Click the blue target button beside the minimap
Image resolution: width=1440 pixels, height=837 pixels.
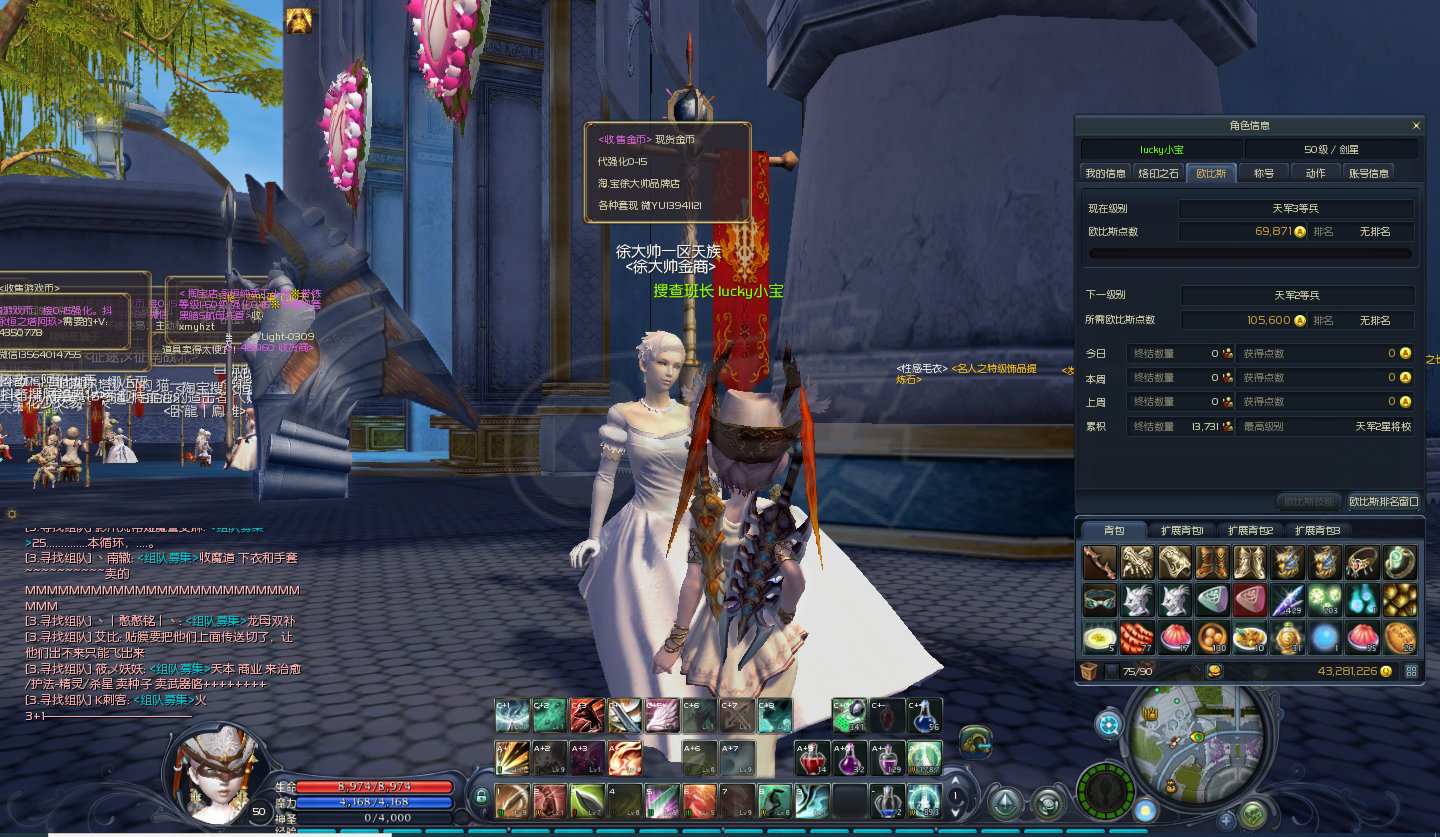pyautogui.click(x=1109, y=725)
